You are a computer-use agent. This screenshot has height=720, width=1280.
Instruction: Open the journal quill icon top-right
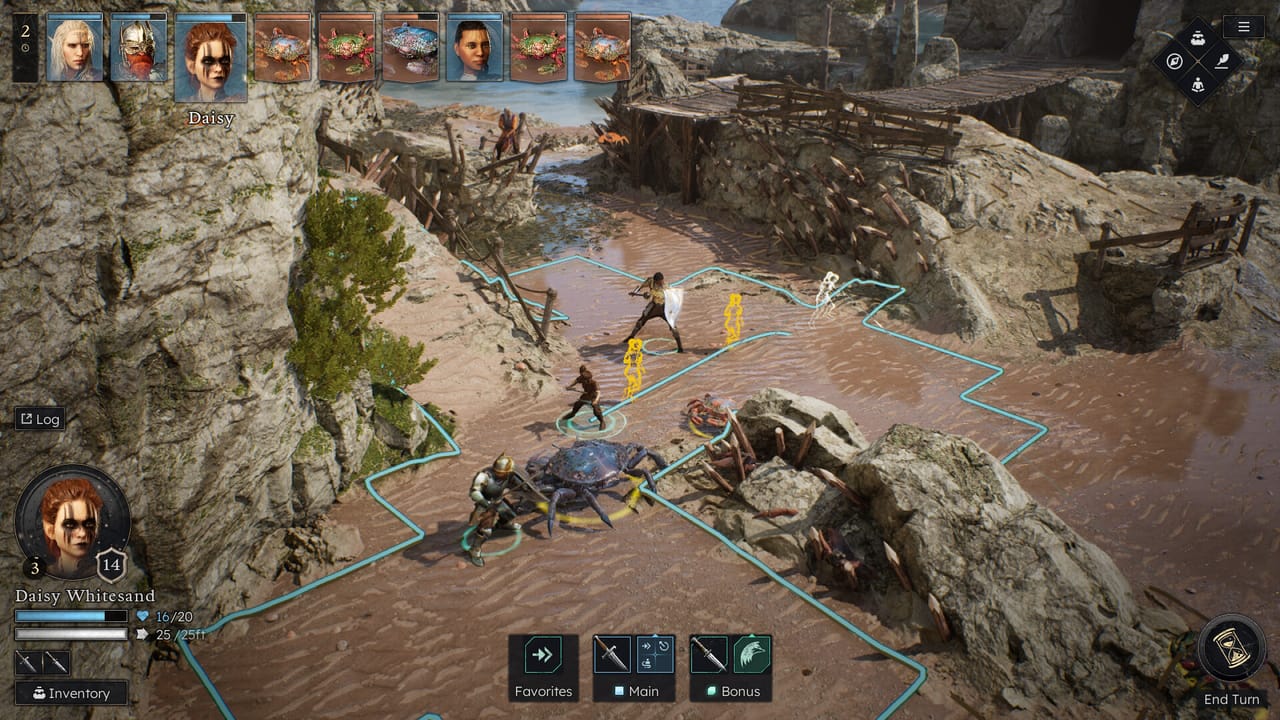(1222, 61)
